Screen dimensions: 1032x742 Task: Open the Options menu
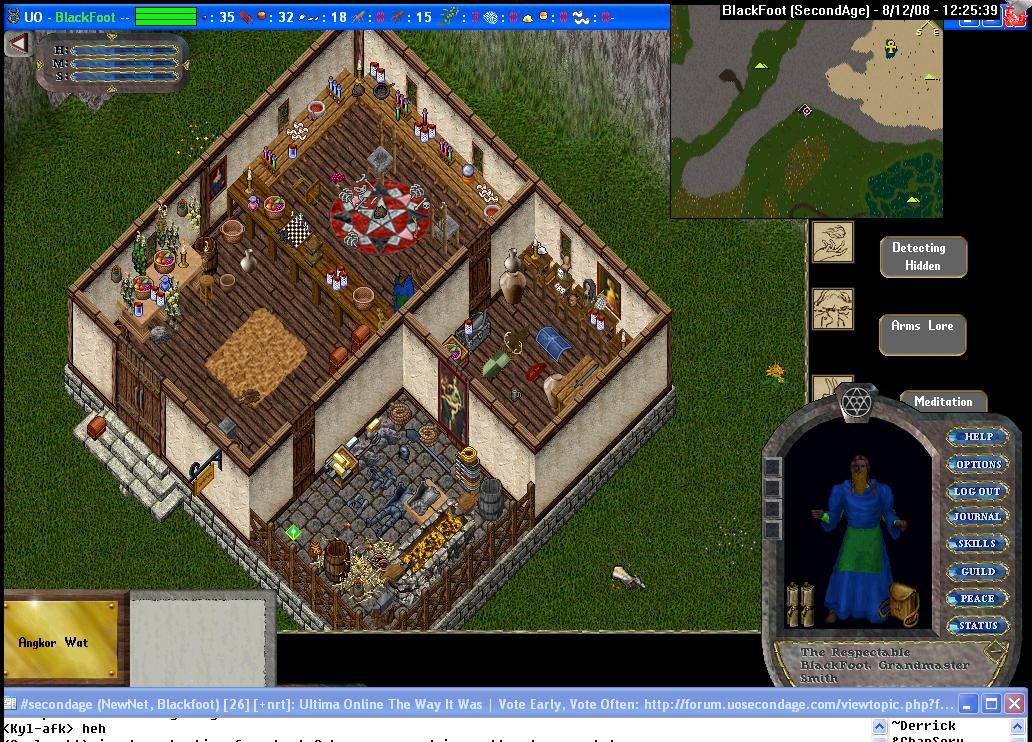click(x=977, y=464)
